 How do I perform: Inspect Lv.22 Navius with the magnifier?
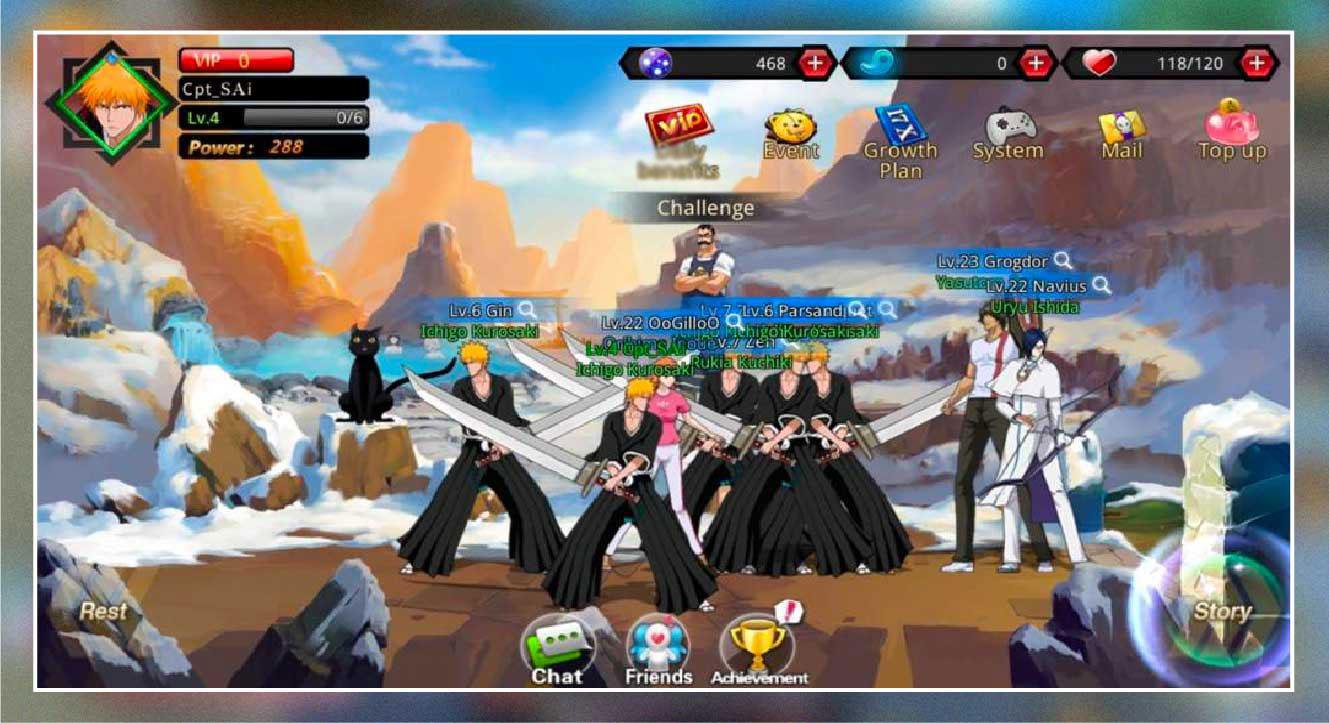[x=1101, y=286]
